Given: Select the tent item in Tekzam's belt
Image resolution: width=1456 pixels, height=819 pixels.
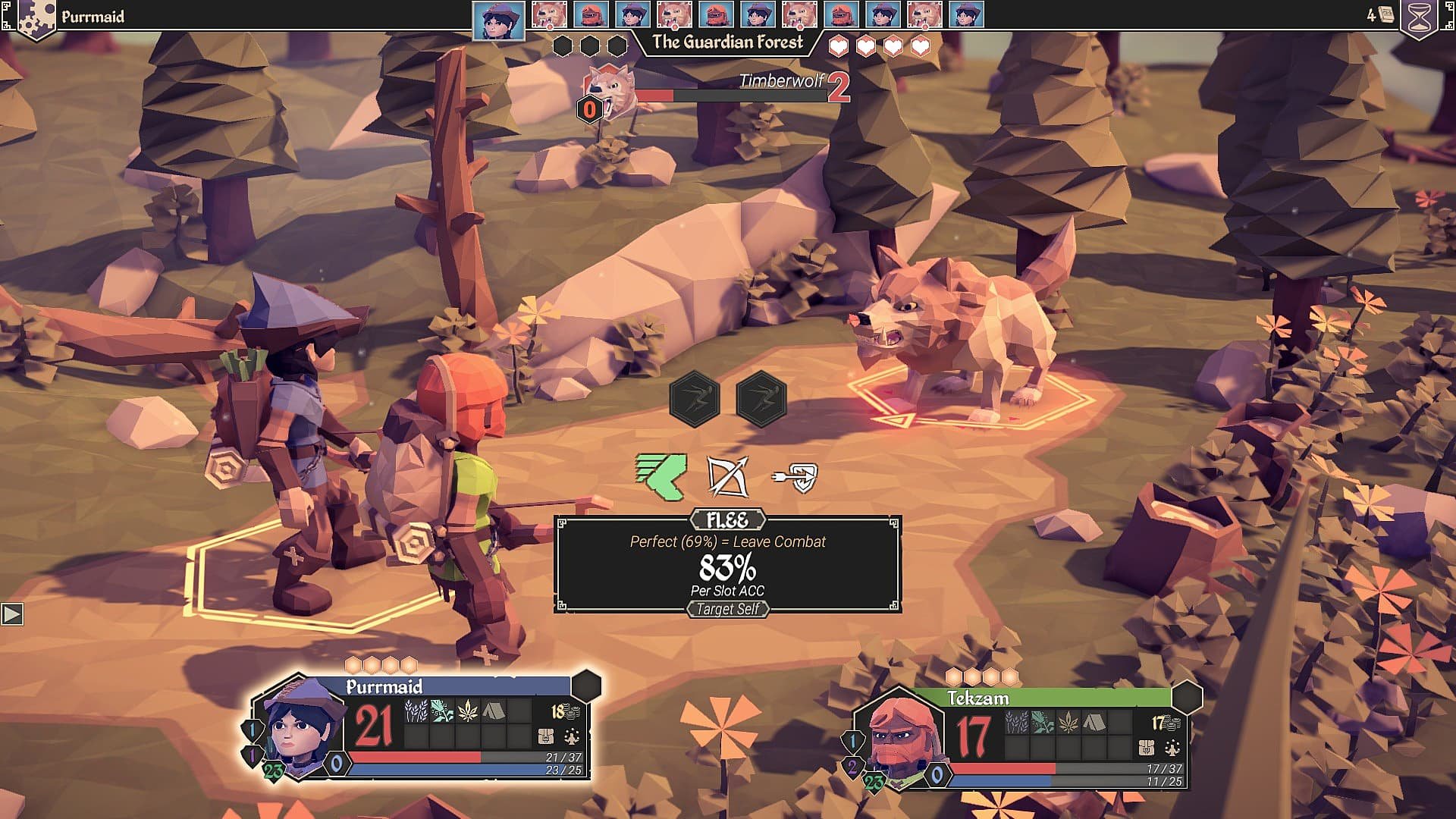Looking at the screenshot, I should [1093, 722].
